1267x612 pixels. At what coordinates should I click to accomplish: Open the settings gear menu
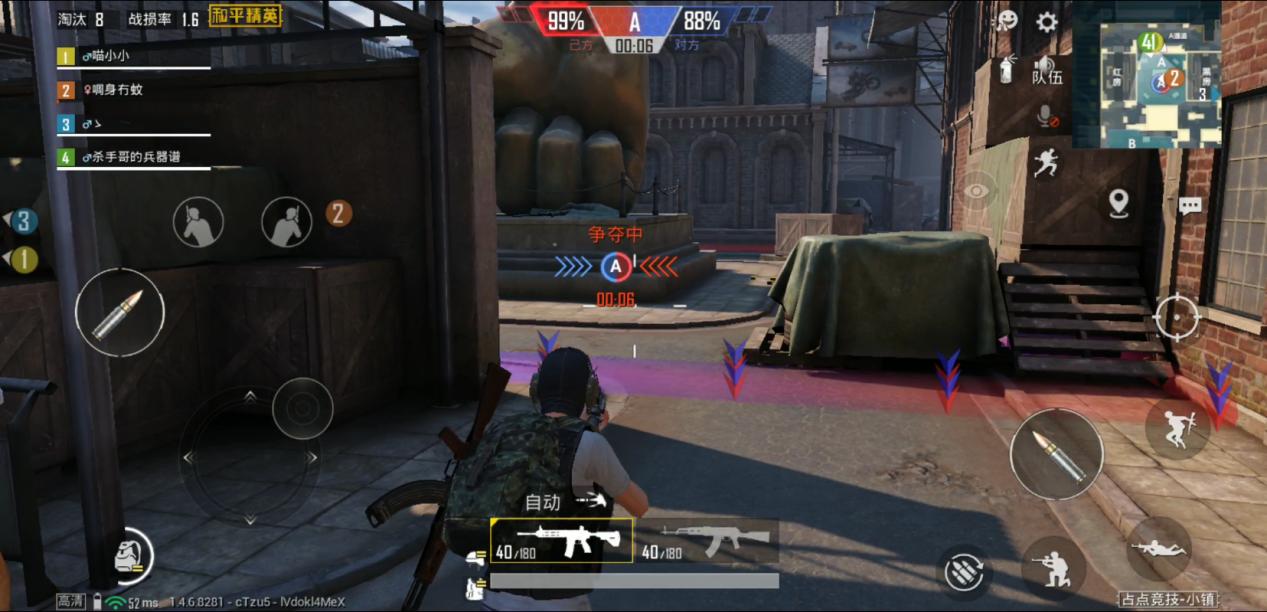click(x=1046, y=22)
